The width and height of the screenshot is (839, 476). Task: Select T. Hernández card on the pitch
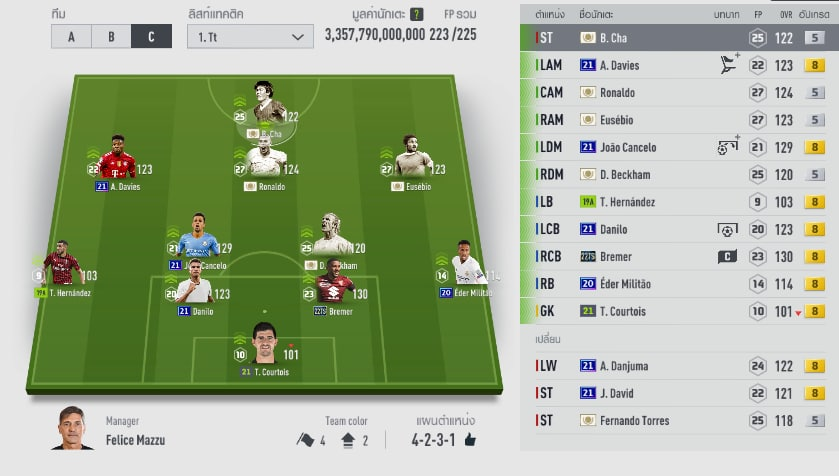(x=63, y=268)
